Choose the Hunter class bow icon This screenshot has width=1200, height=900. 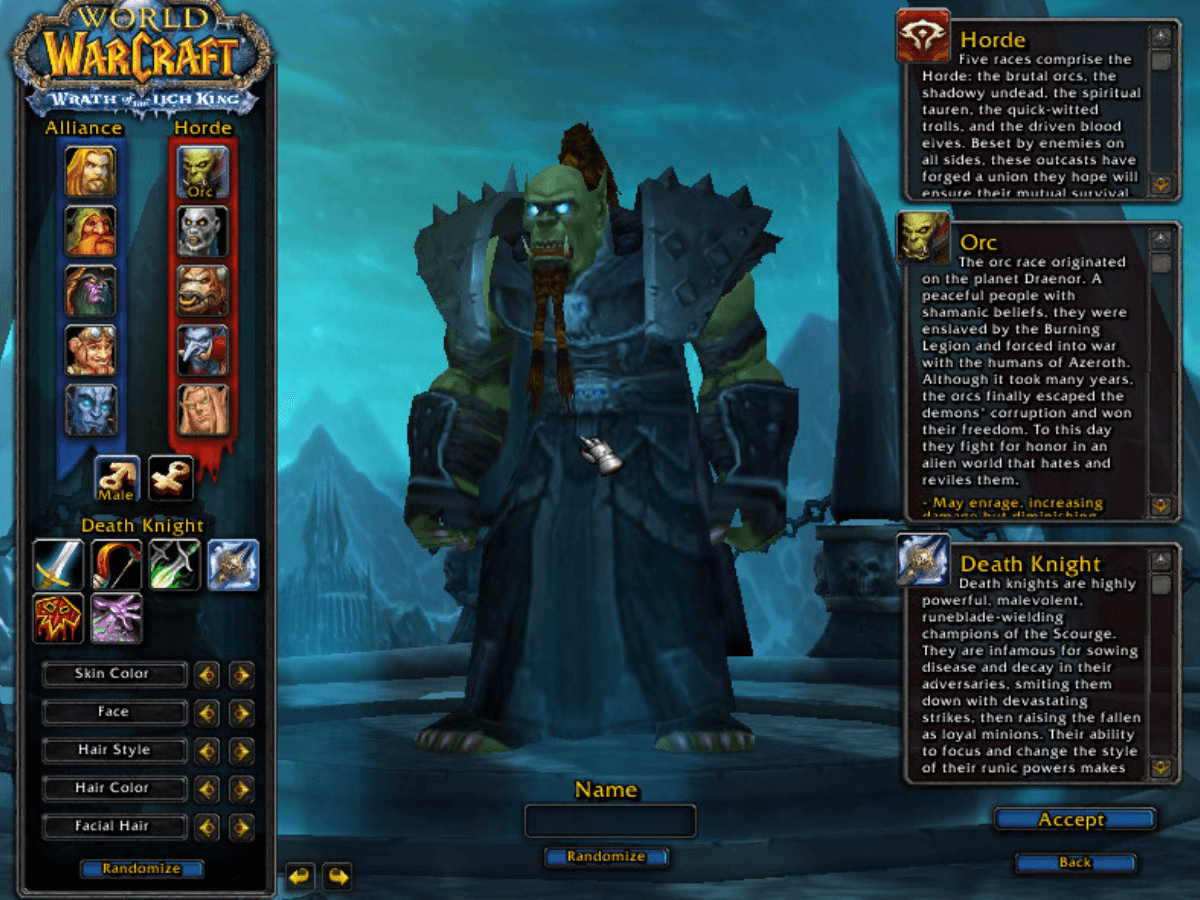pyautogui.click(x=116, y=565)
